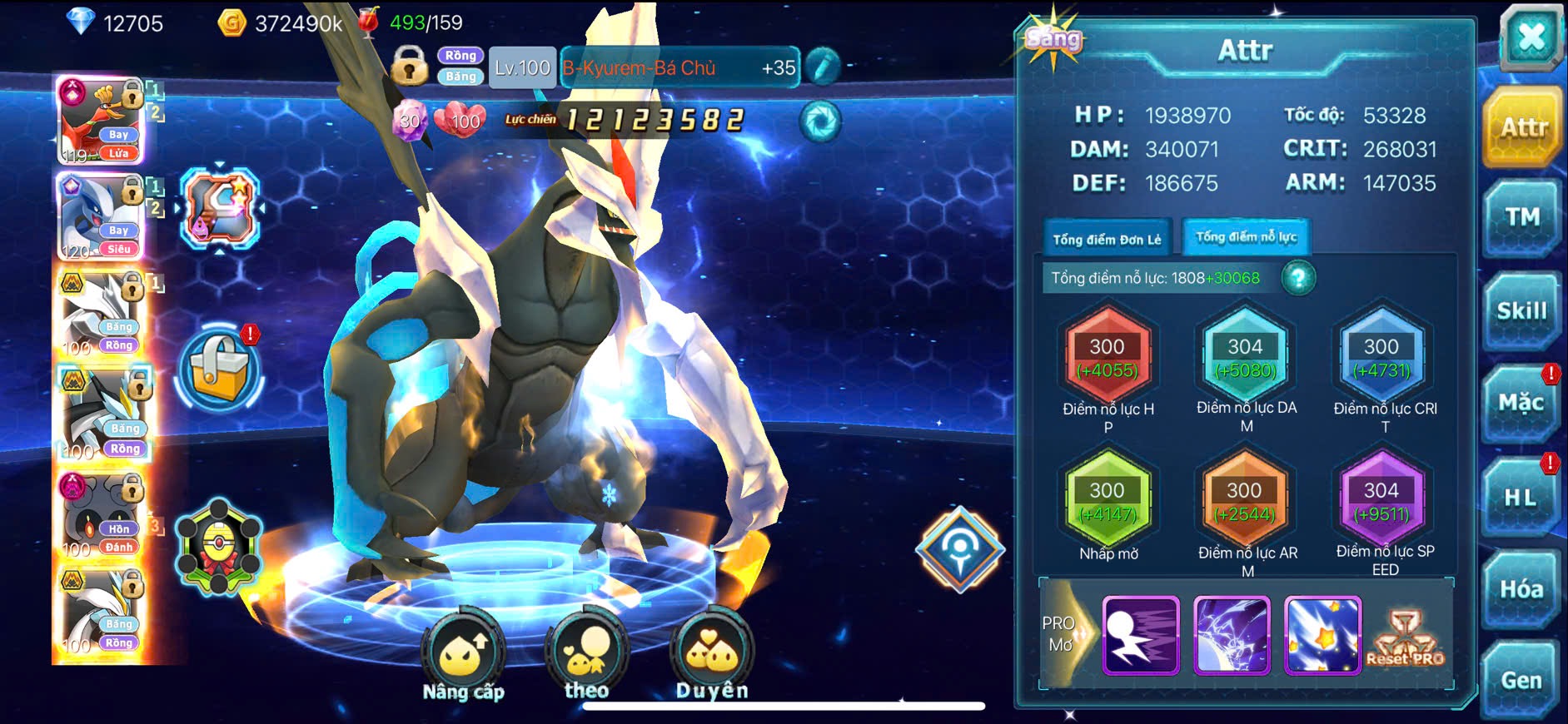The height and width of the screenshot is (724, 1568).
Task: Switch to the Hóa side tab
Action: click(1521, 589)
